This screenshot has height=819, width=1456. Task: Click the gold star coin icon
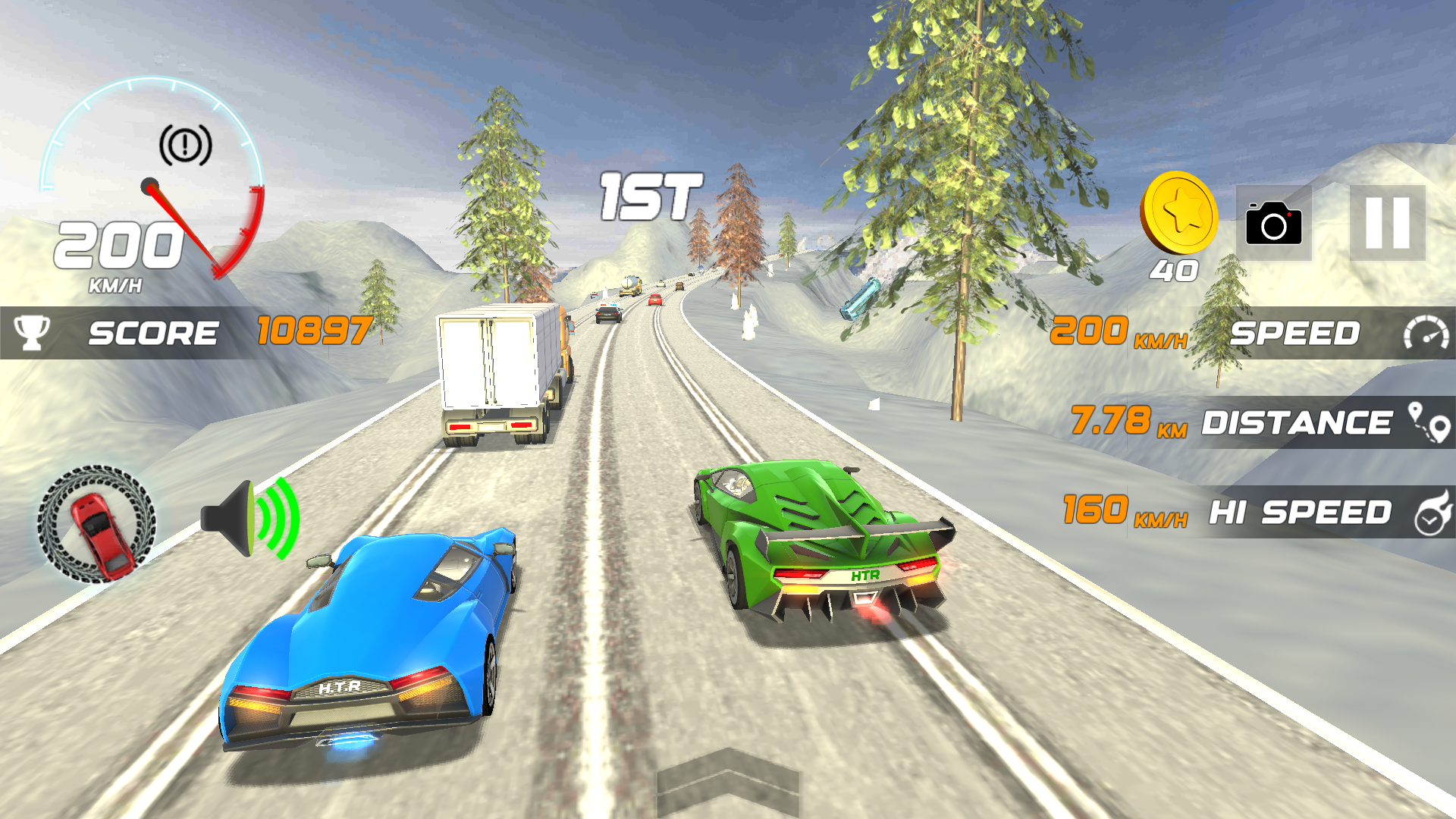coord(1179,214)
